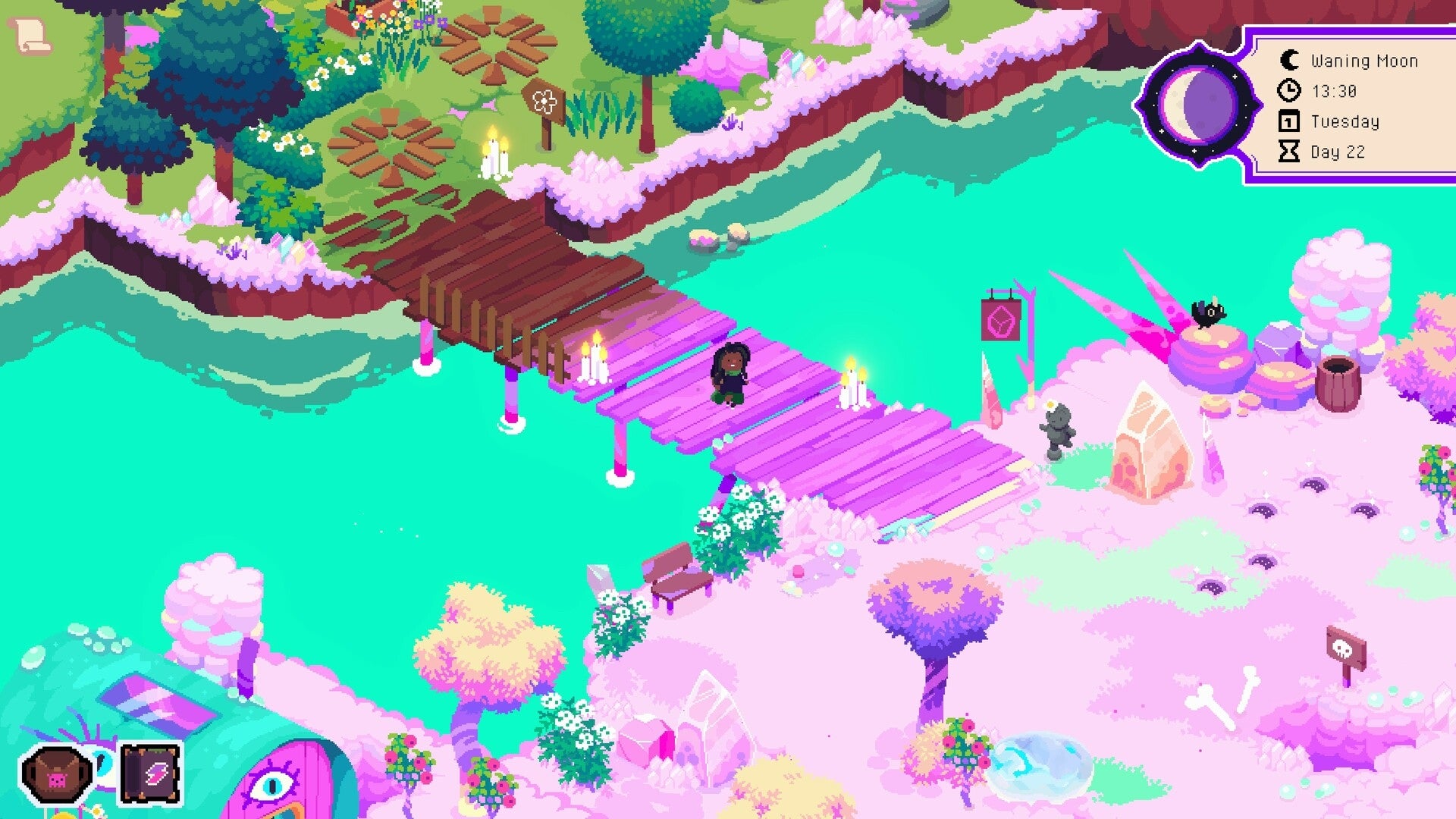Click the Waning Moon label
1456x819 pixels.
click(1365, 61)
